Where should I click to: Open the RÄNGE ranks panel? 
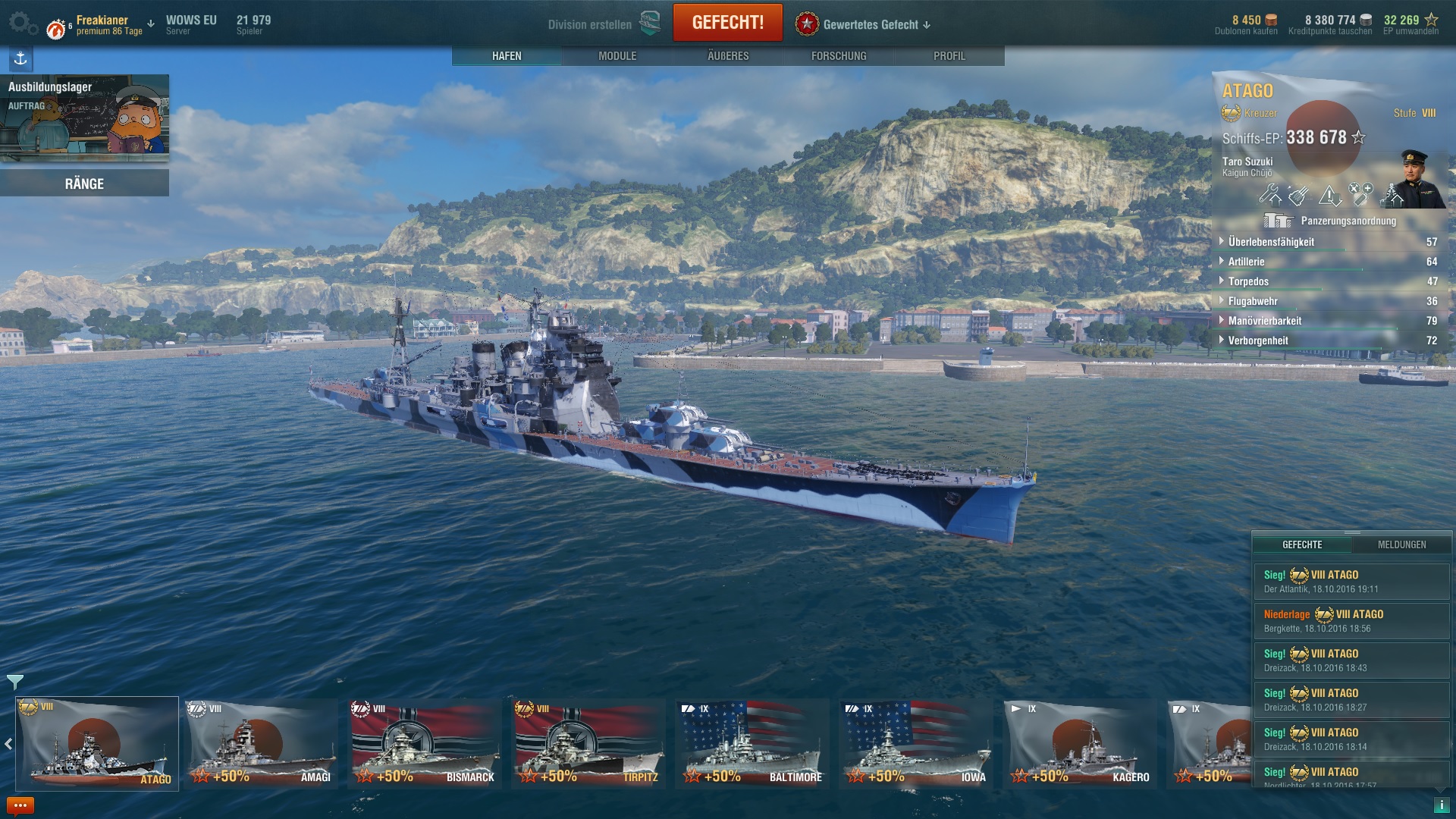[84, 184]
